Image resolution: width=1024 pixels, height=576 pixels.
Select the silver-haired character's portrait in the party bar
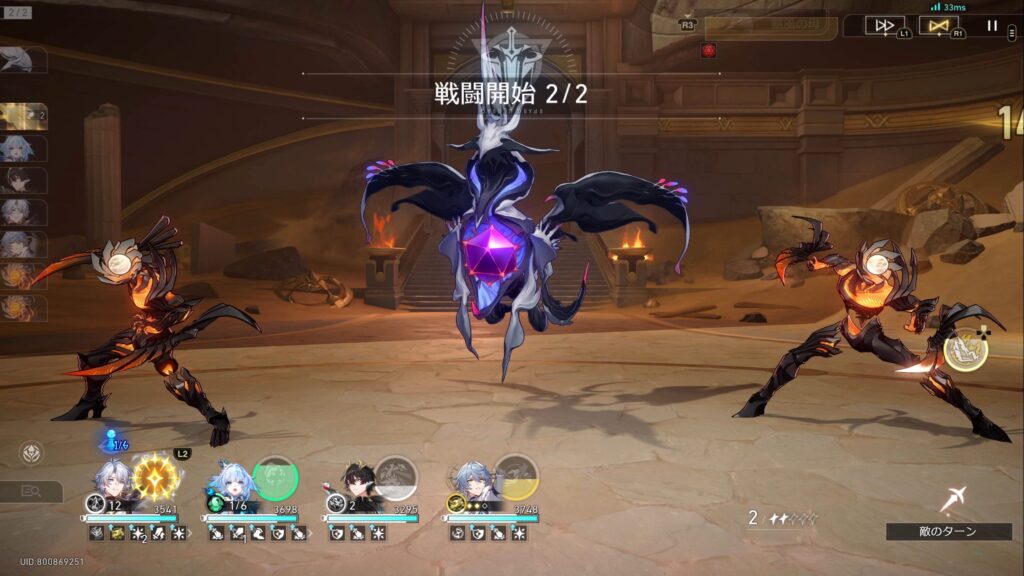point(110,480)
